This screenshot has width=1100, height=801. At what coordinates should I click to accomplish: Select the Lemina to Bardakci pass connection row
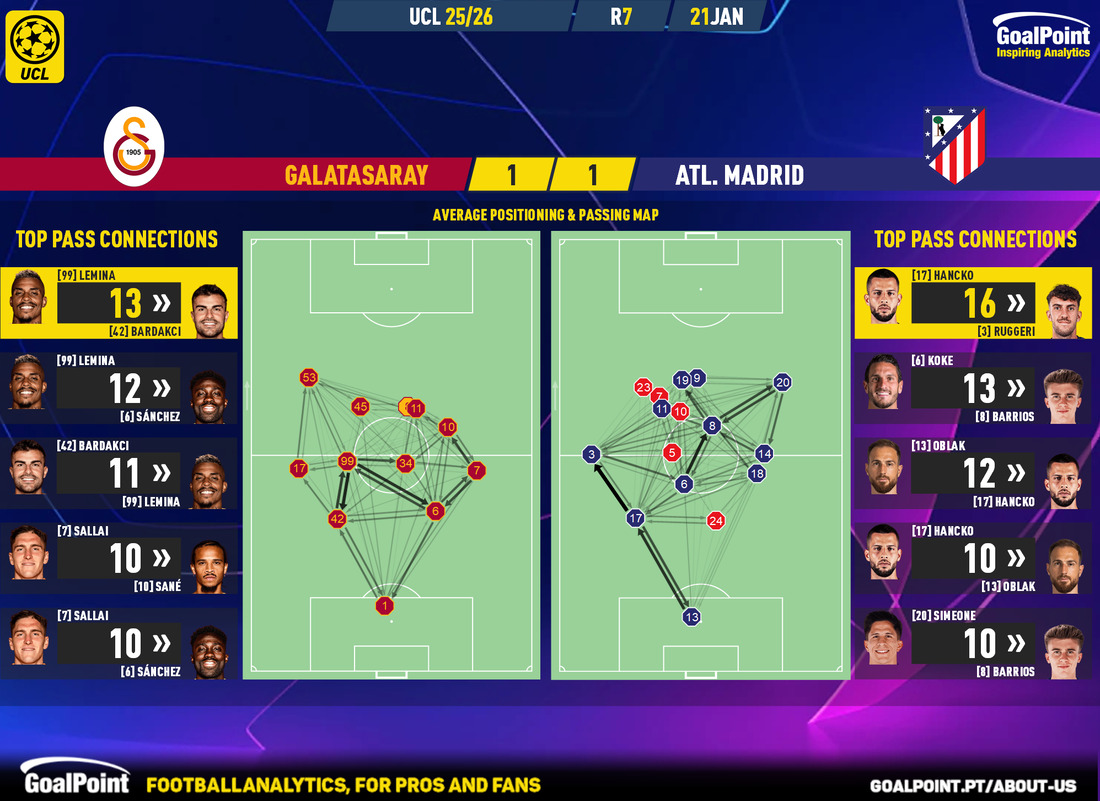coord(119,303)
